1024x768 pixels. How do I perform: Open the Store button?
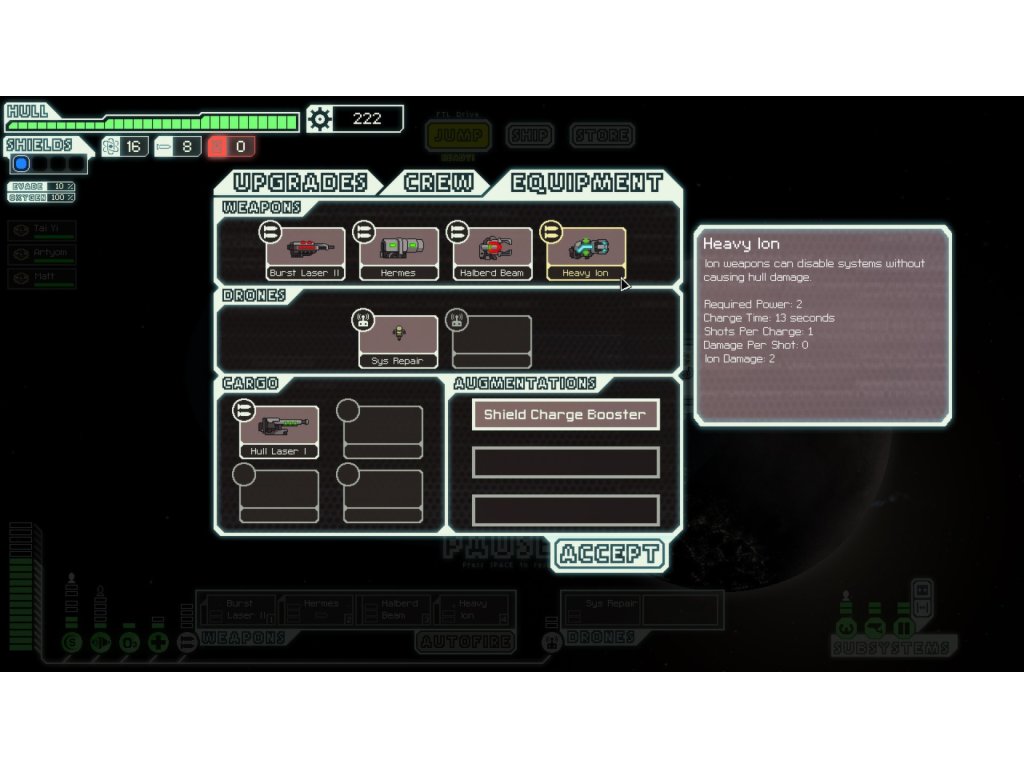point(602,135)
